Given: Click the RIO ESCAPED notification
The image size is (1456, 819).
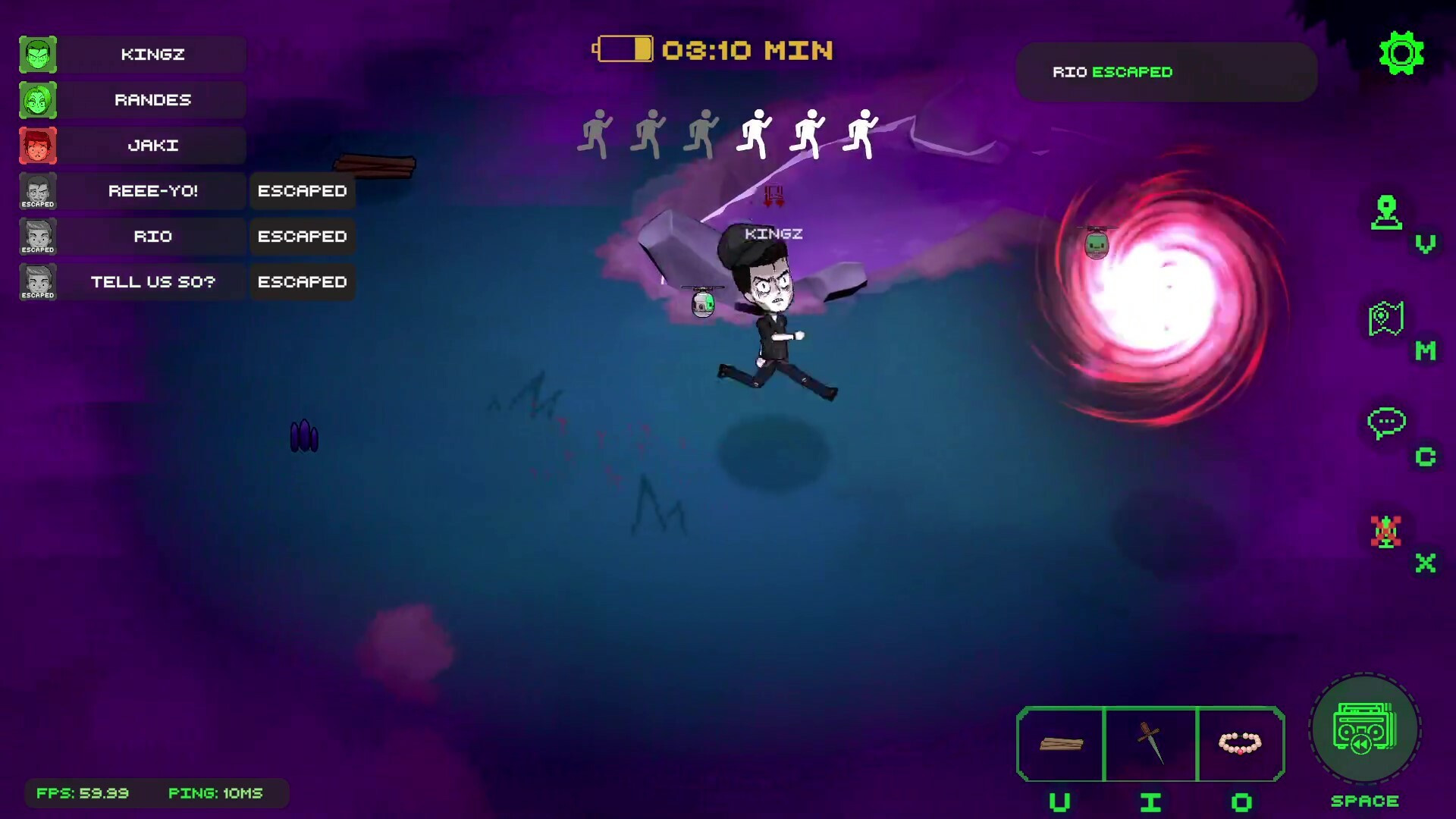Looking at the screenshot, I should click(x=1166, y=72).
